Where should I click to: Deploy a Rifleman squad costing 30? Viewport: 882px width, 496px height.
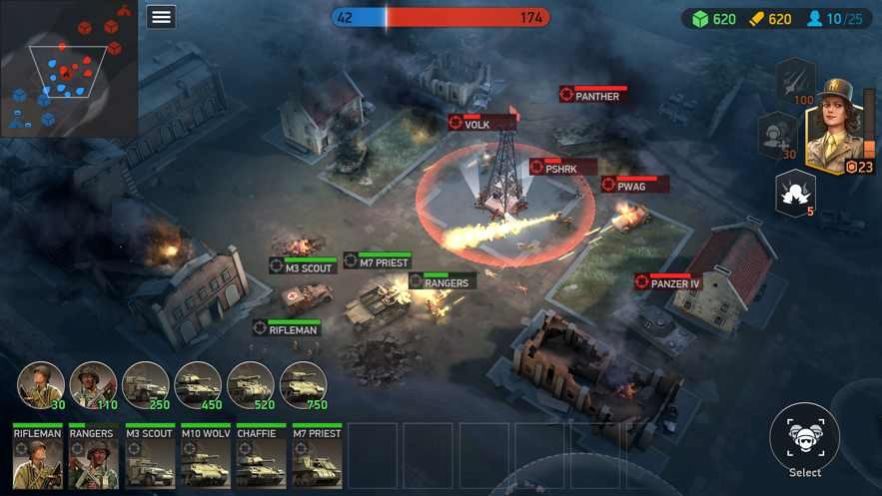[x=41, y=384]
